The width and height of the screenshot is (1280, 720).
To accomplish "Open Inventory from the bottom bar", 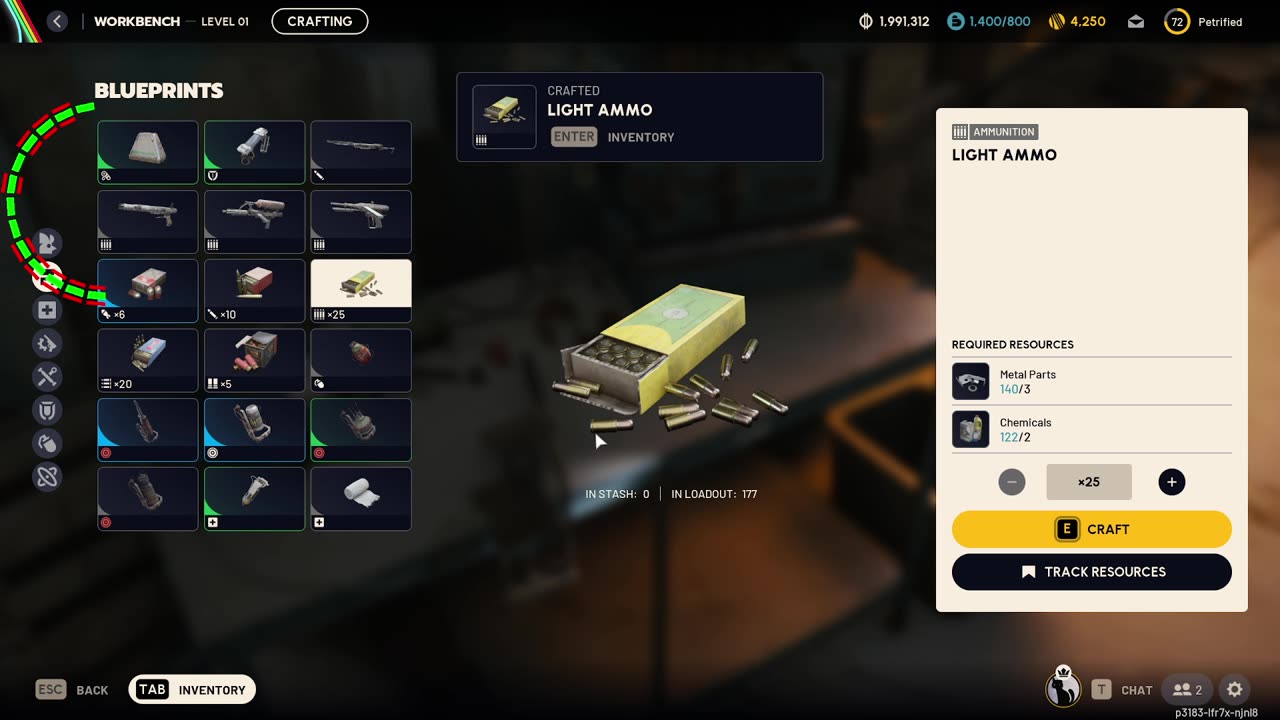I will click(192, 689).
